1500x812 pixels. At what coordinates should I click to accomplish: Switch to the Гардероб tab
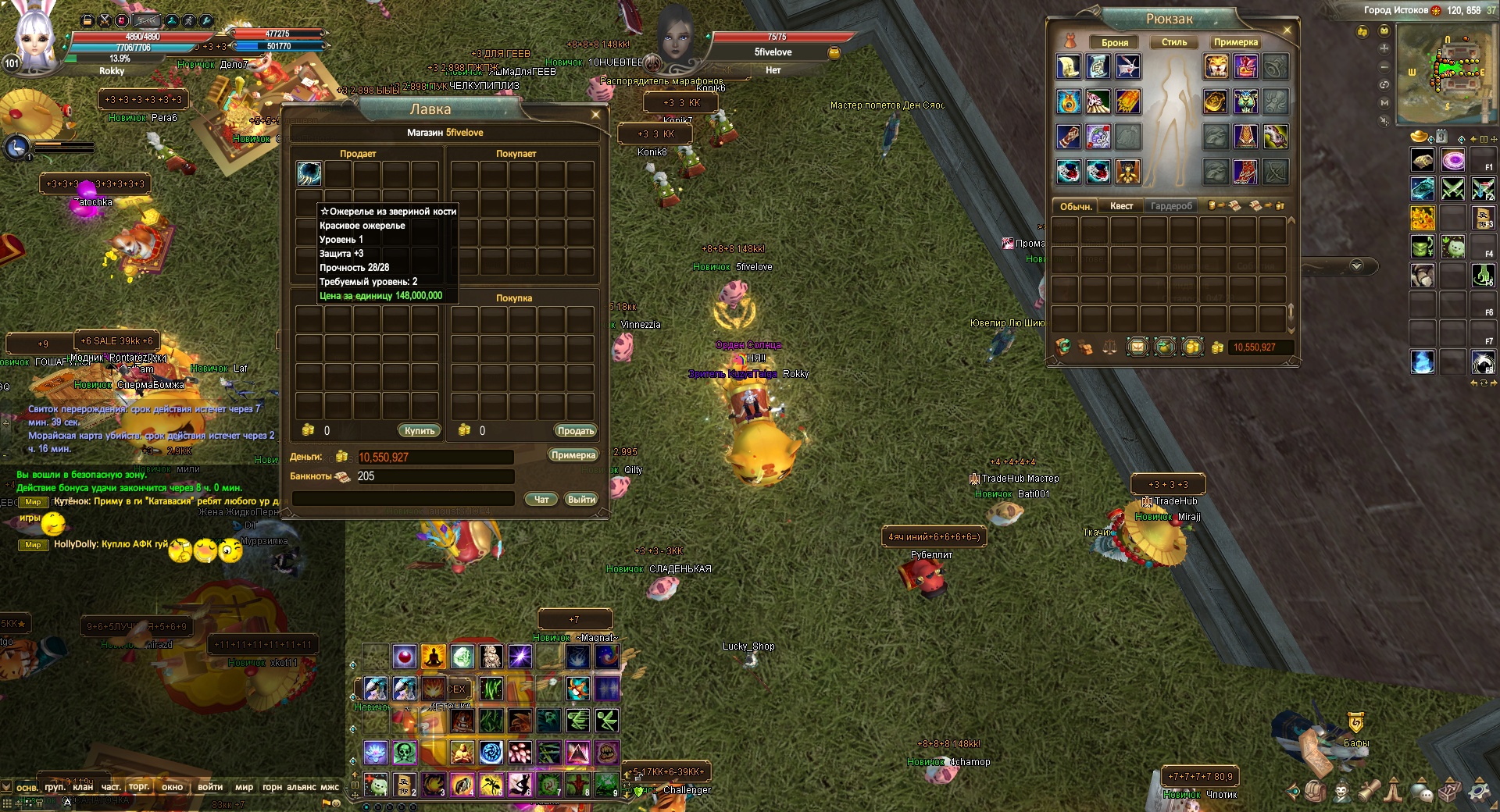point(1171,206)
